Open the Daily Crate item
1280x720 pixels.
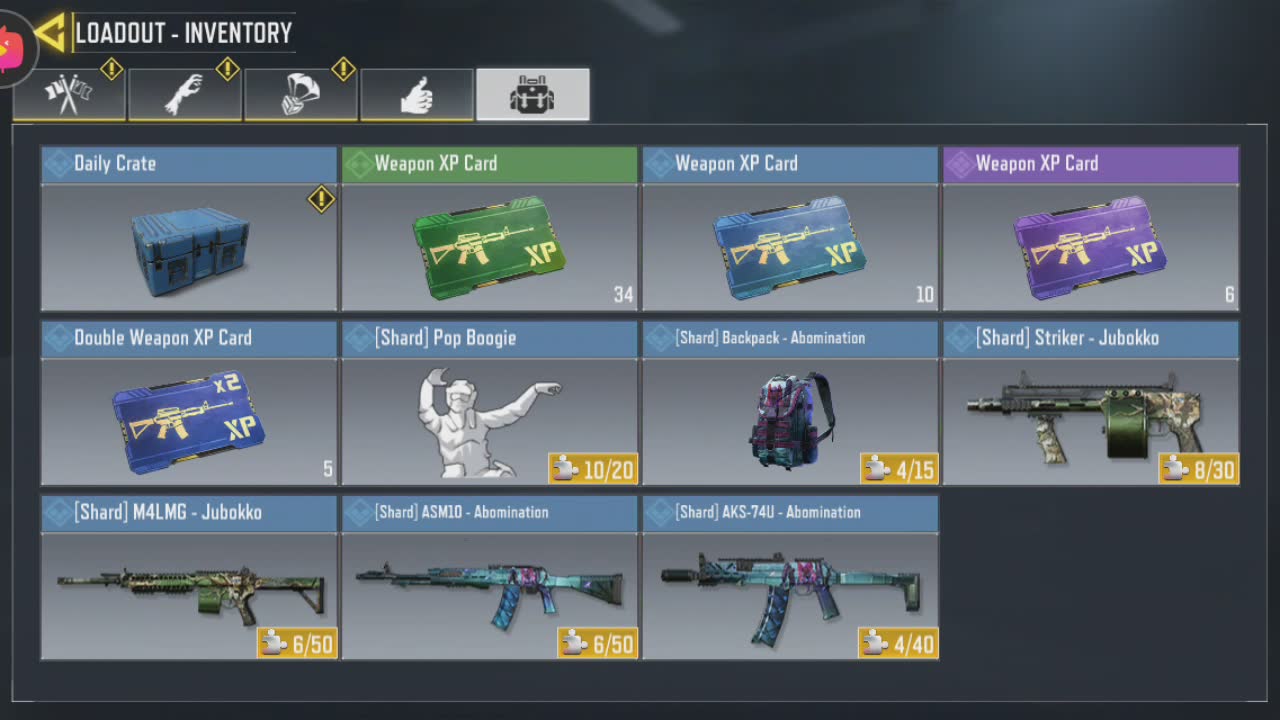[189, 229]
